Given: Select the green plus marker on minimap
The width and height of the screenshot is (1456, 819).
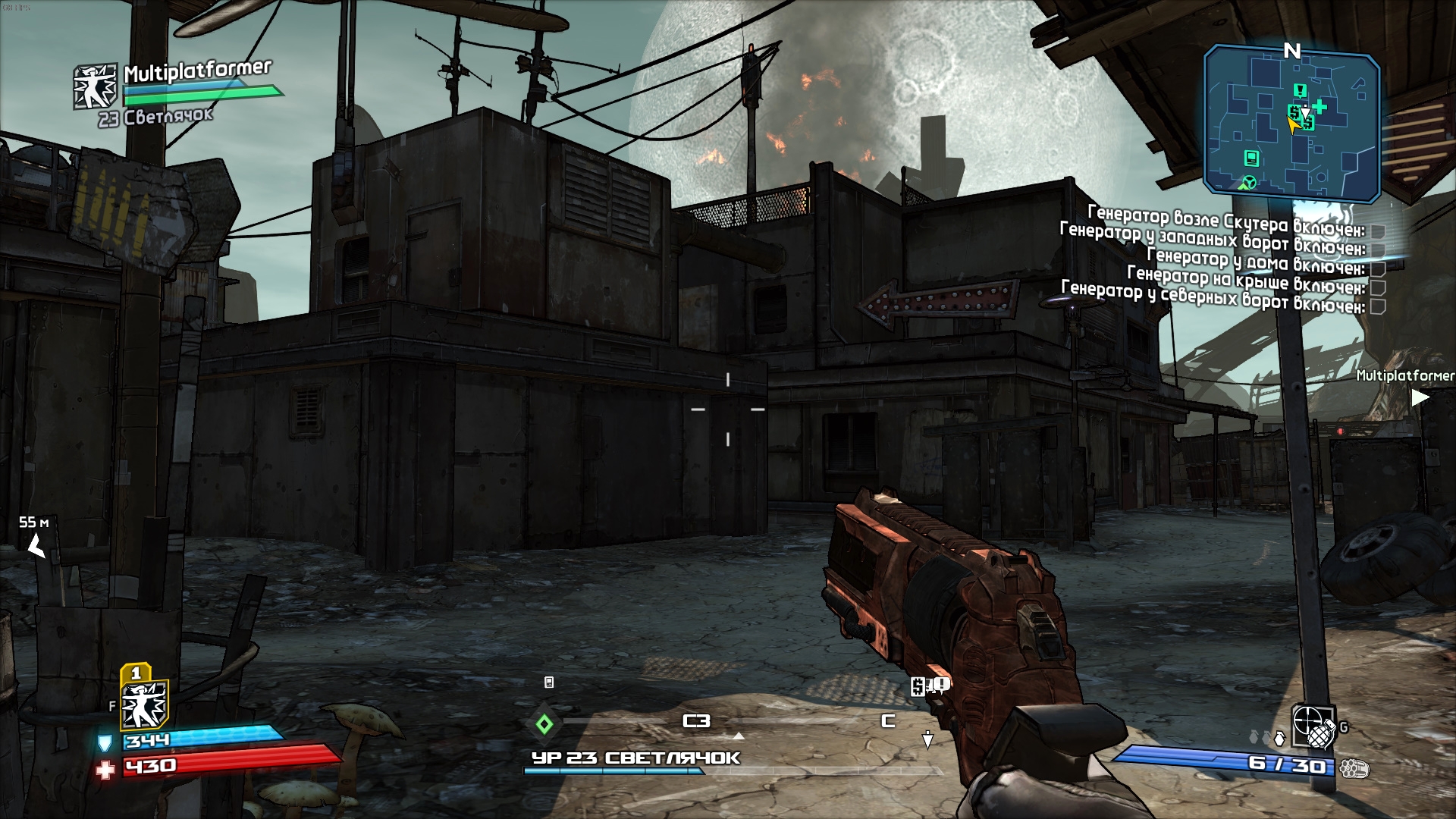Looking at the screenshot, I should (1319, 106).
